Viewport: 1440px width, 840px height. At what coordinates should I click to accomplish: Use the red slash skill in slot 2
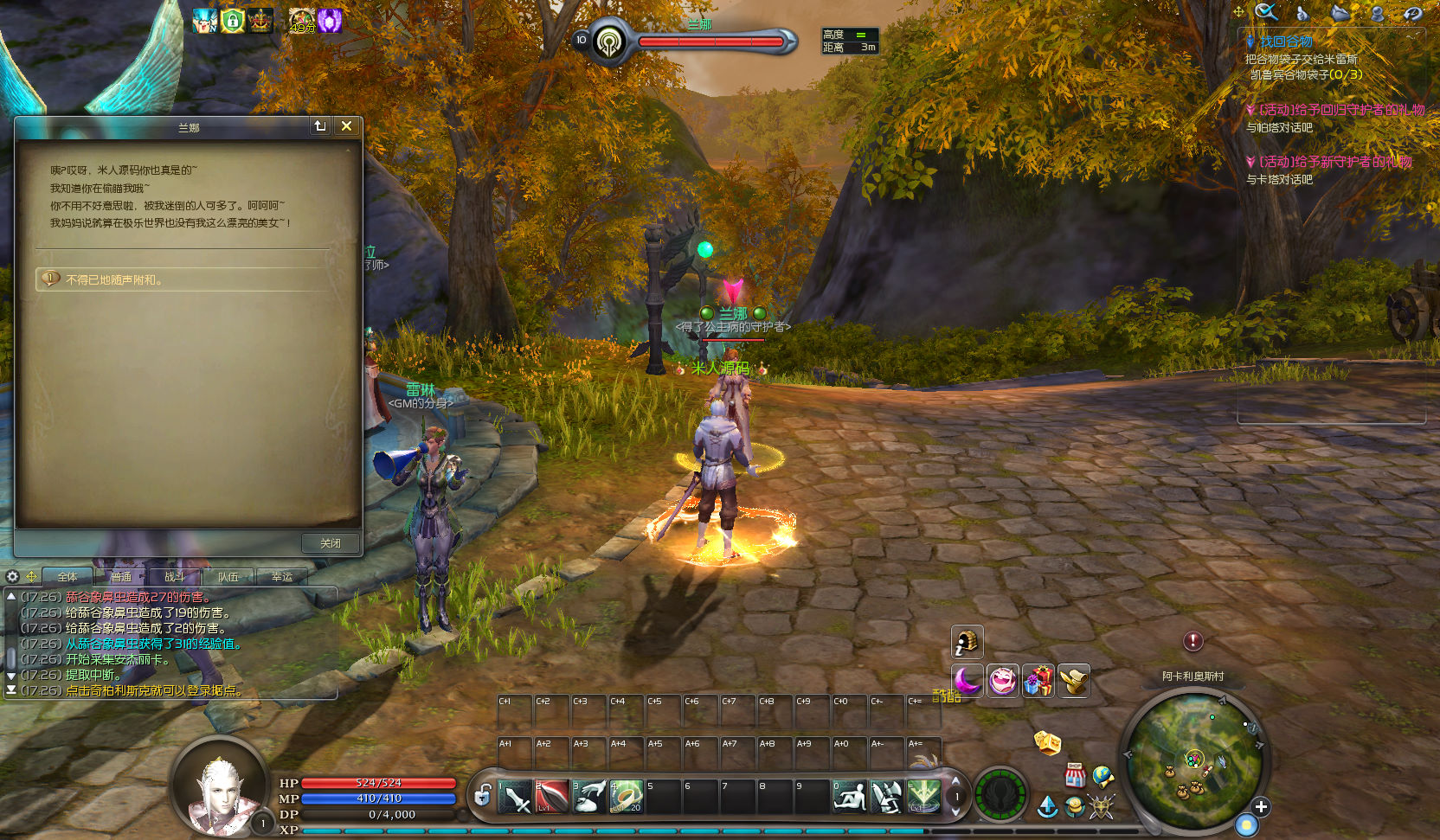552,796
